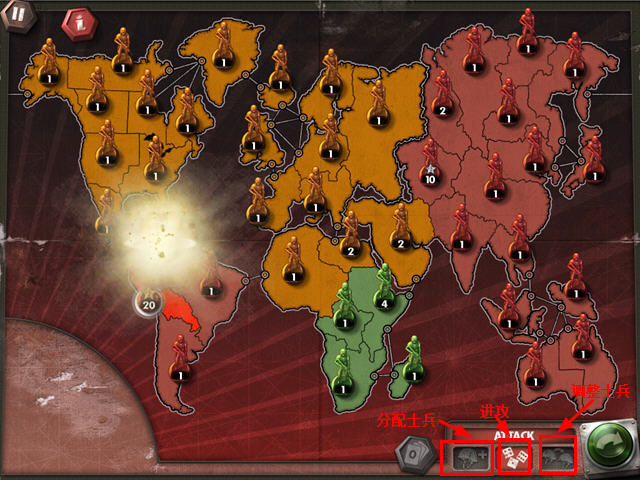Select the draft troops phase button
Image resolution: width=640 pixels, height=480 pixels.
point(465,457)
